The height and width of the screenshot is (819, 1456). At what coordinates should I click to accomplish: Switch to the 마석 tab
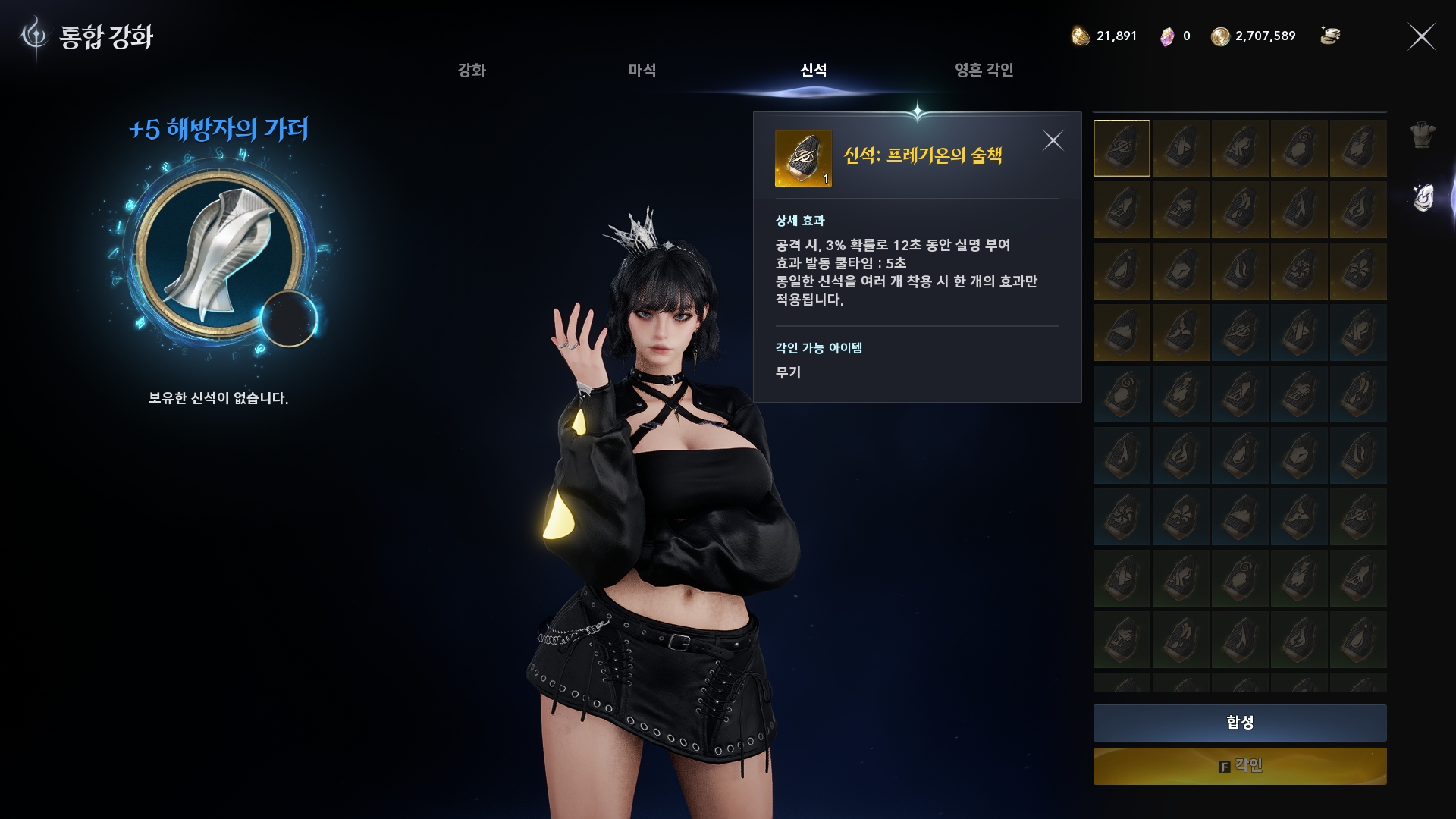(641, 71)
